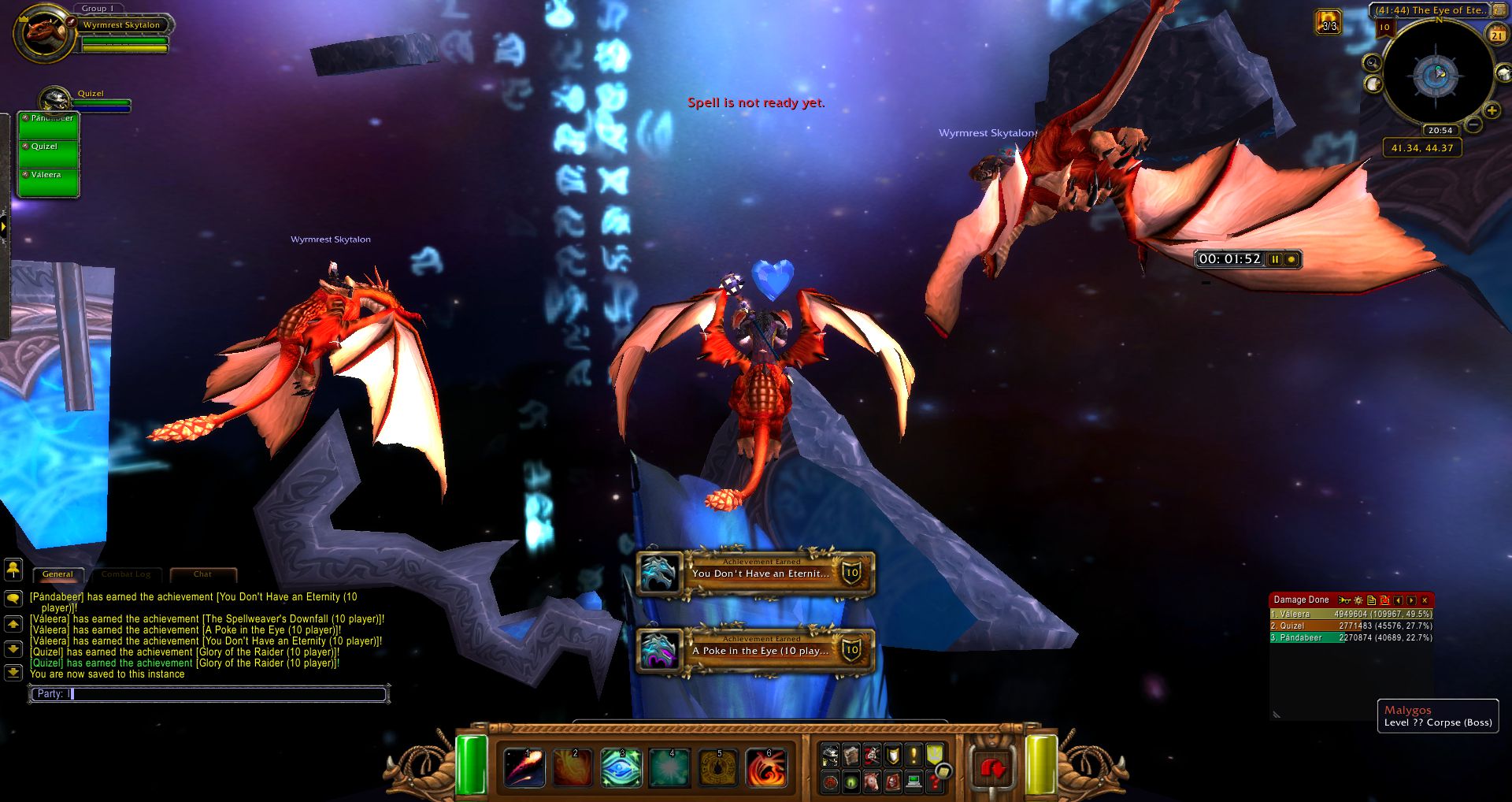Zoom in the minimap with plus button
1512x802 pixels.
pos(1492,110)
